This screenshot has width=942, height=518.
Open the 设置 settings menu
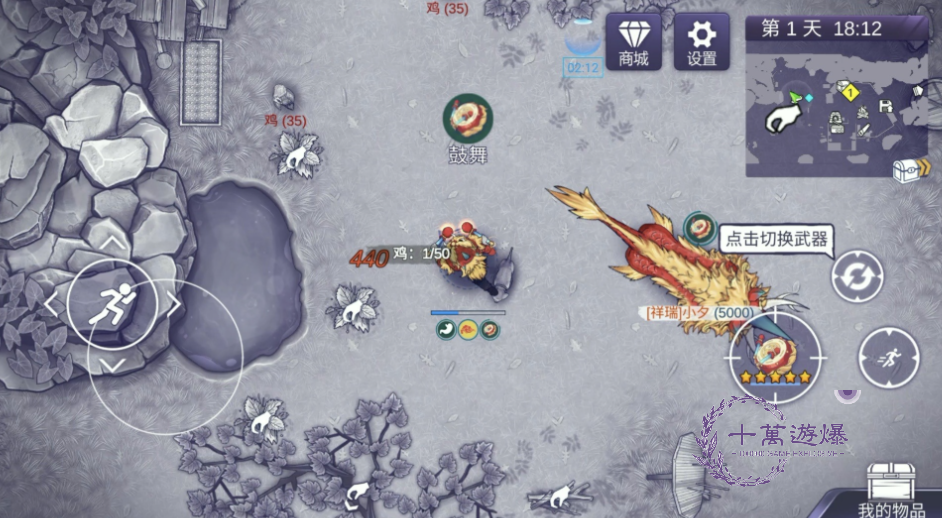click(701, 41)
